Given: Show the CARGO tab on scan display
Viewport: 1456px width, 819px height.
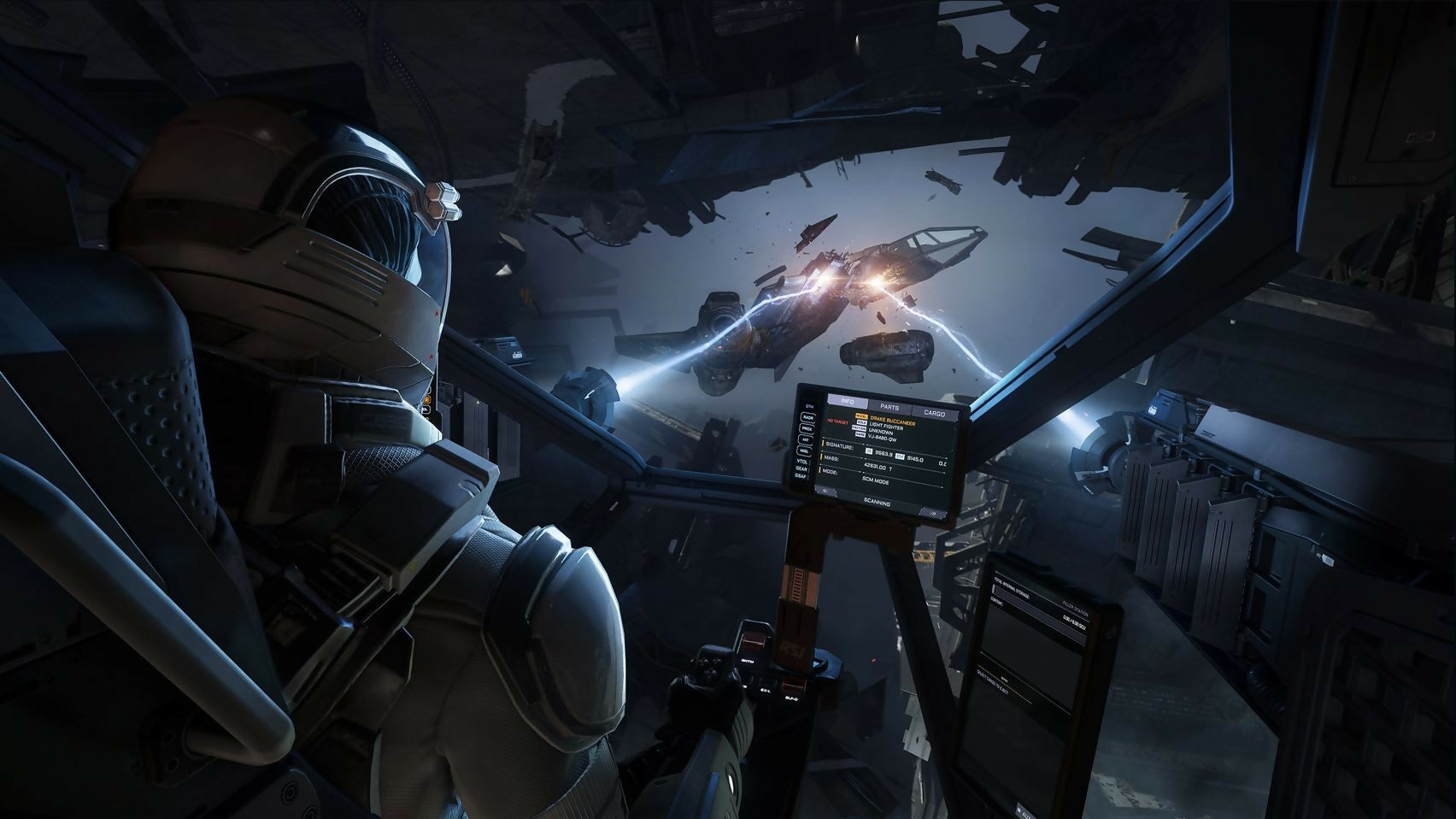Looking at the screenshot, I should (936, 414).
